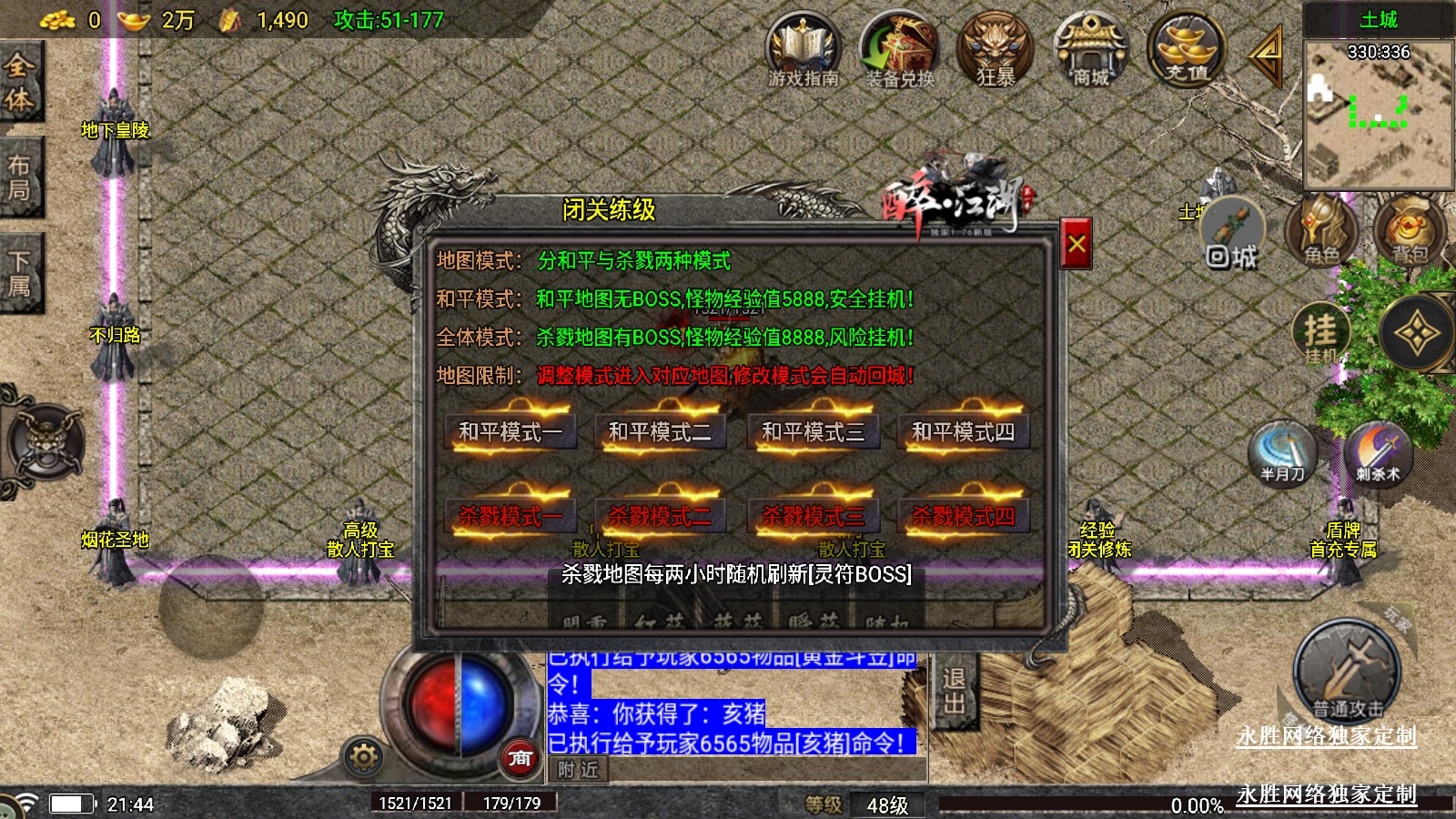This screenshot has height=819, width=1456.
Task: Use the 回城 return scroll
Action: 1232,234
